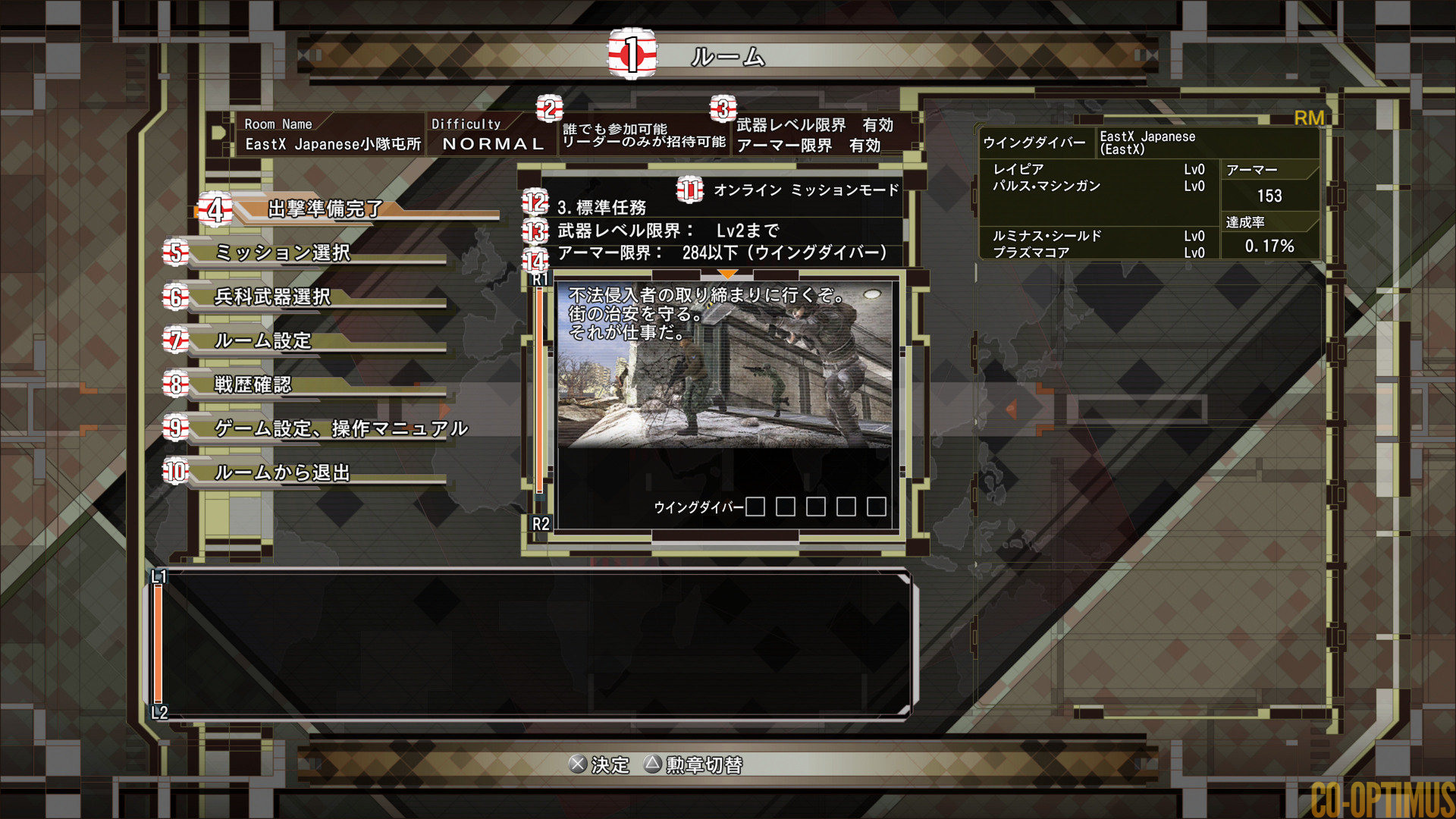Click the R1 scroll-up indicator
This screenshot has width=1456, height=819.
541,280
